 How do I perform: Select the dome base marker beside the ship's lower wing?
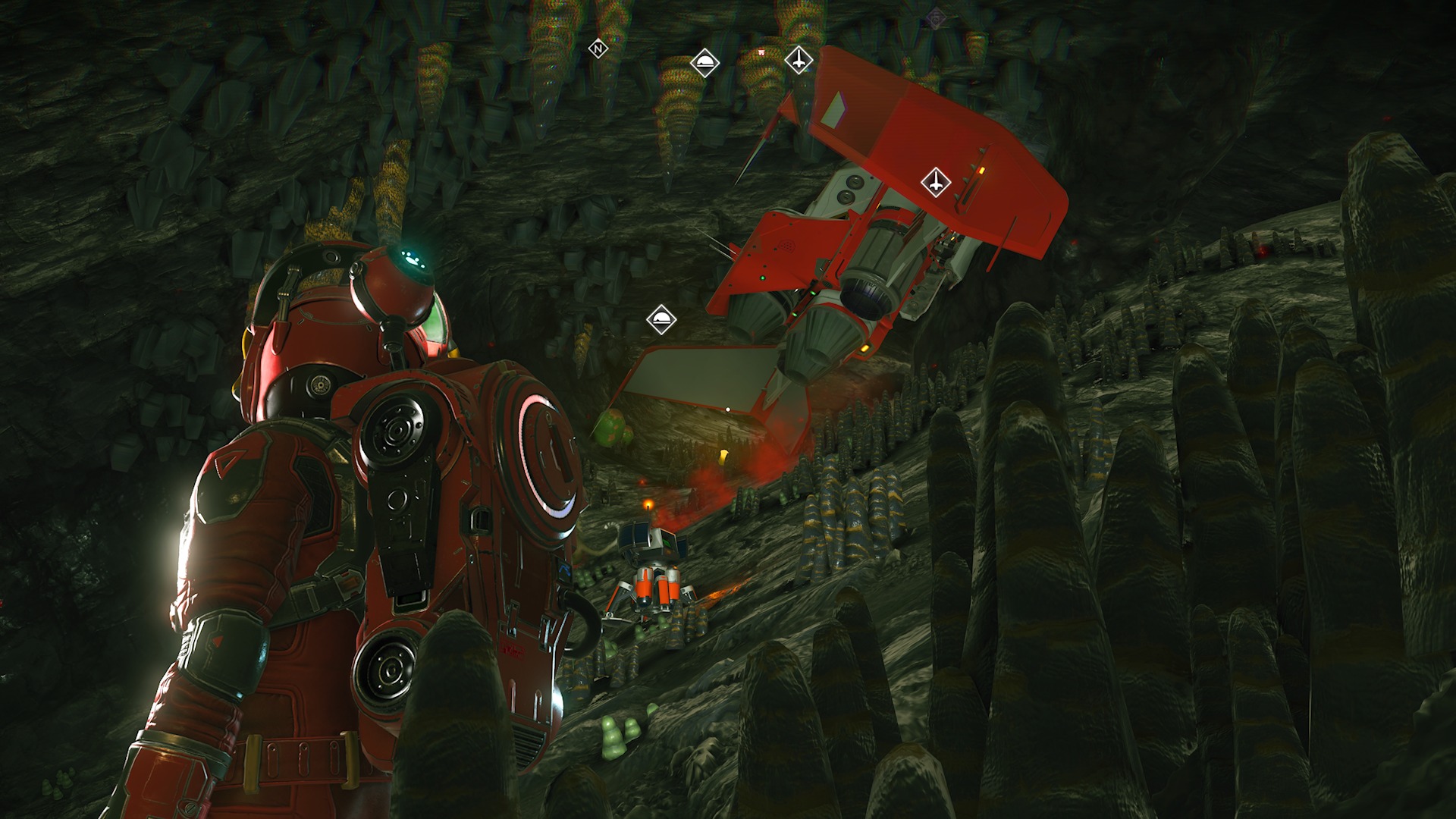[x=661, y=319]
